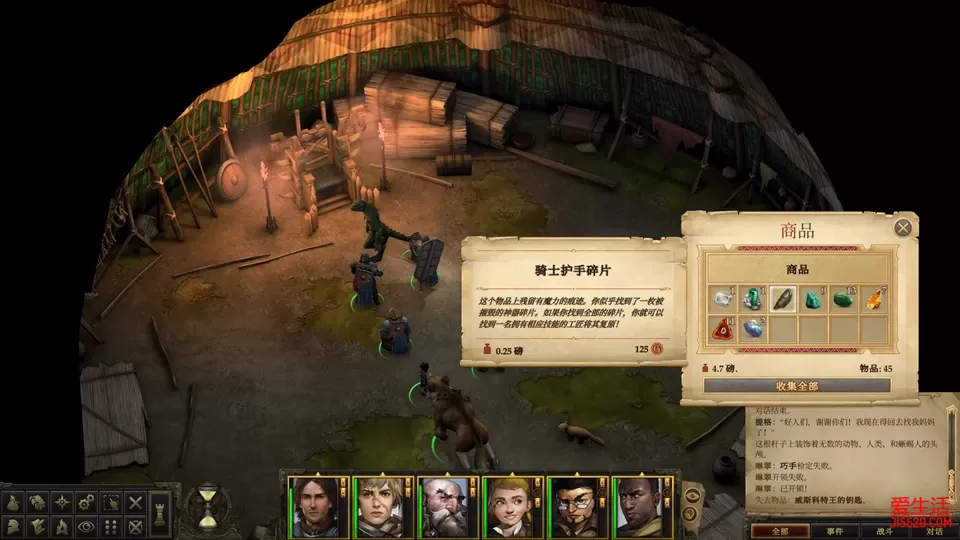Choose the blue ore loot item

coord(752,329)
